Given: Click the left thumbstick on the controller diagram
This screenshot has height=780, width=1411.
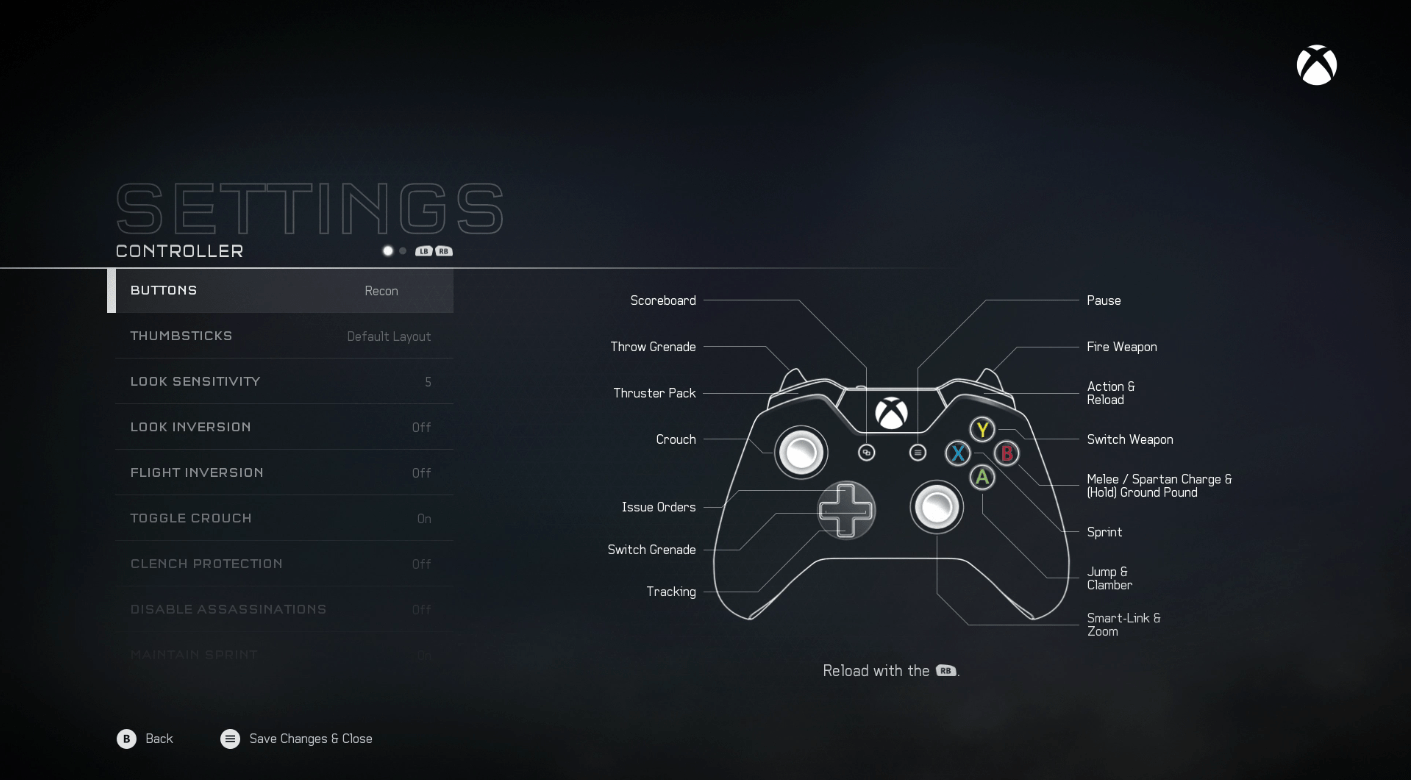Looking at the screenshot, I should click(x=802, y=452).
